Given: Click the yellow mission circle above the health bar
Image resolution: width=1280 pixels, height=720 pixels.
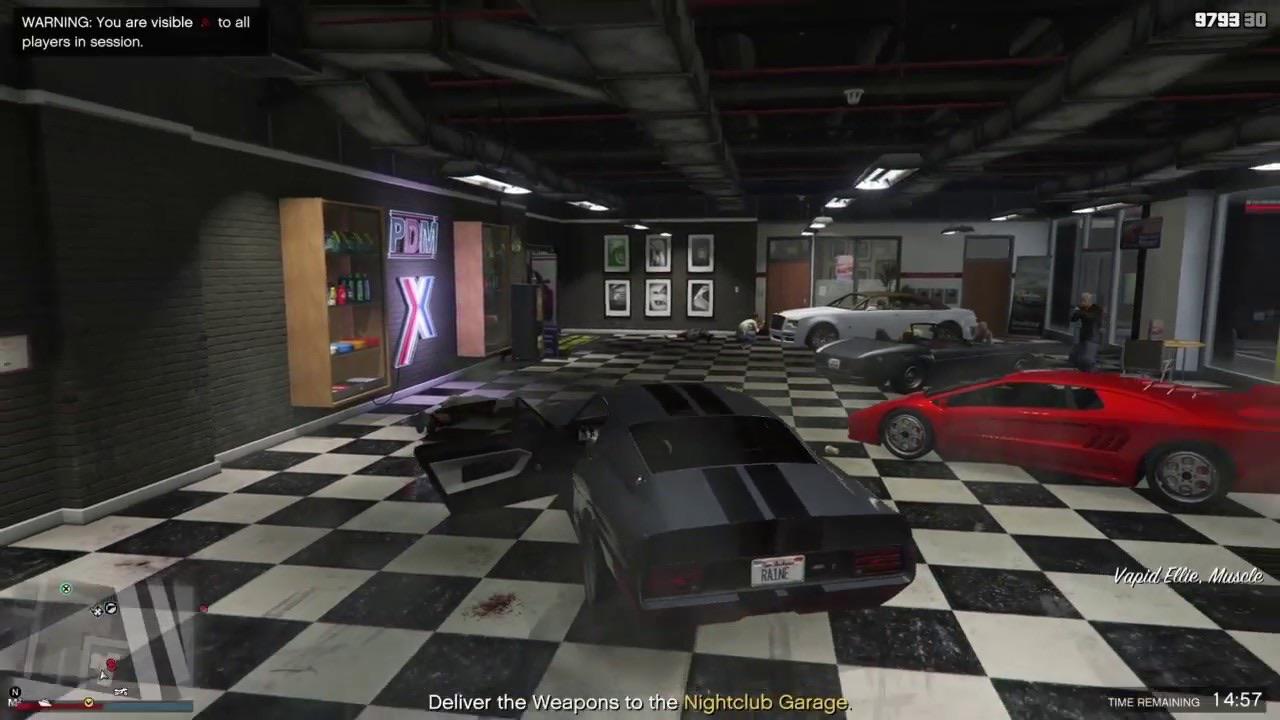Looking at the screenshot, I should pos(89,703).
